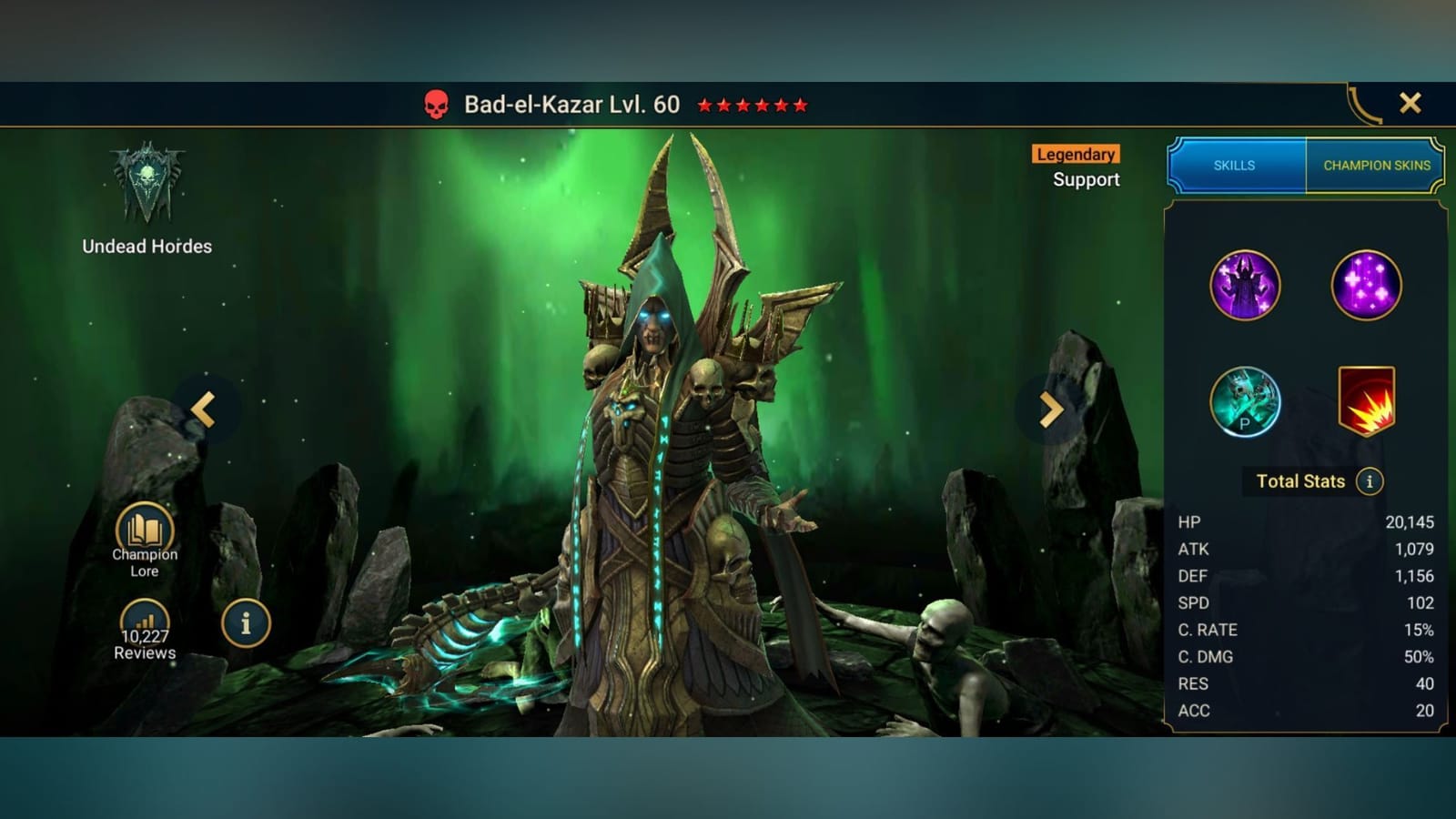The image size is (1456, 819).
Task: Expand the Total Stats section
Action: pyautogui.click(x=1299, y=480)
